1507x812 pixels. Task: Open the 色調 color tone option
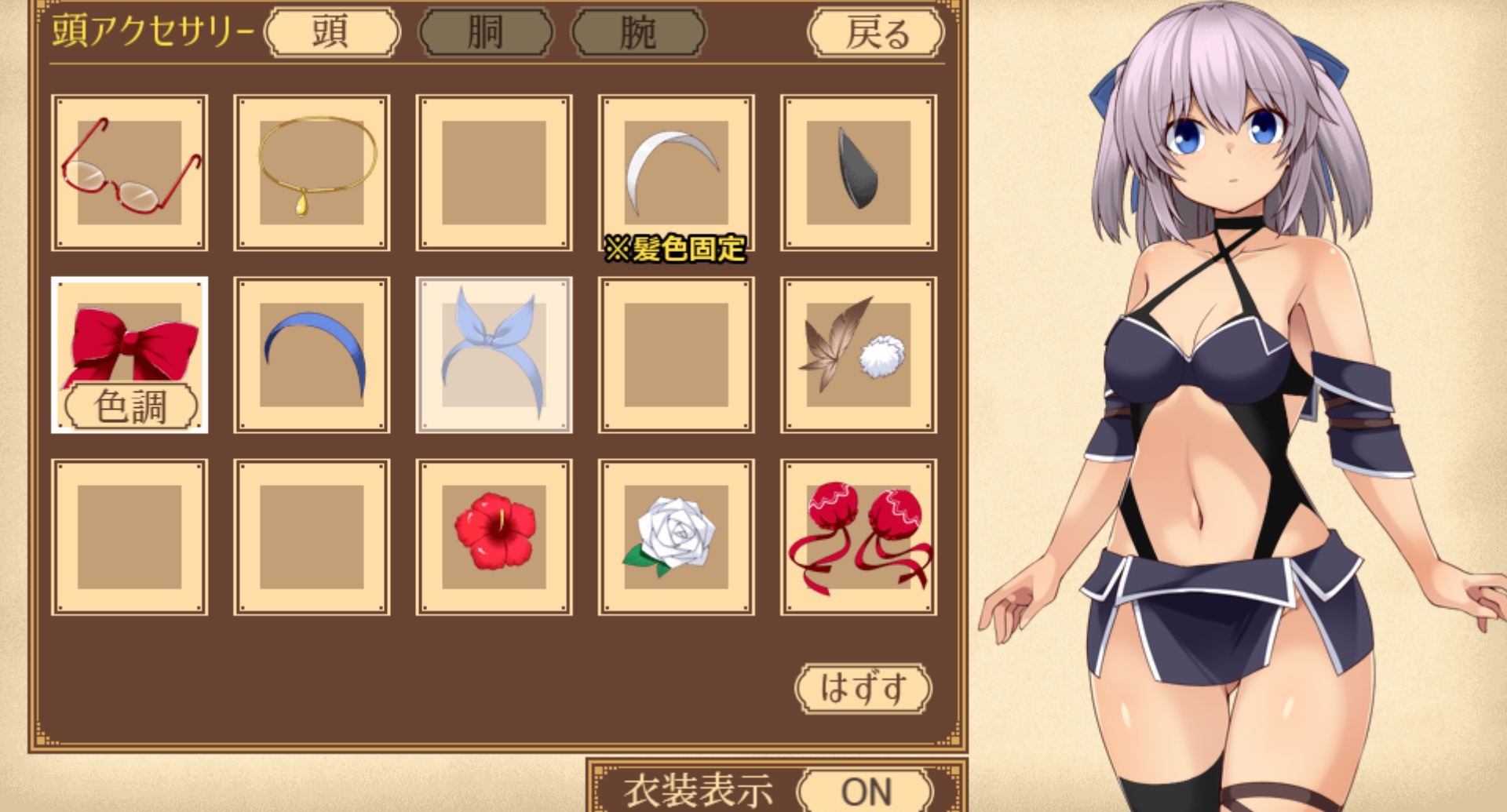130,406
